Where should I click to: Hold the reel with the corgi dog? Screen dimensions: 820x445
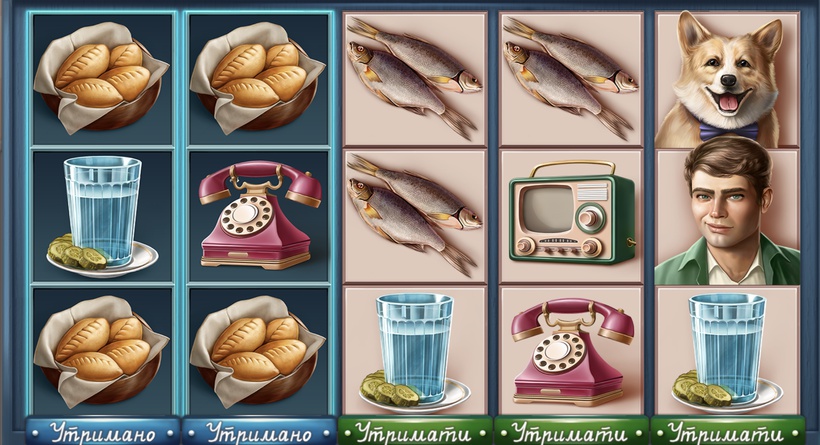point(727,433)
